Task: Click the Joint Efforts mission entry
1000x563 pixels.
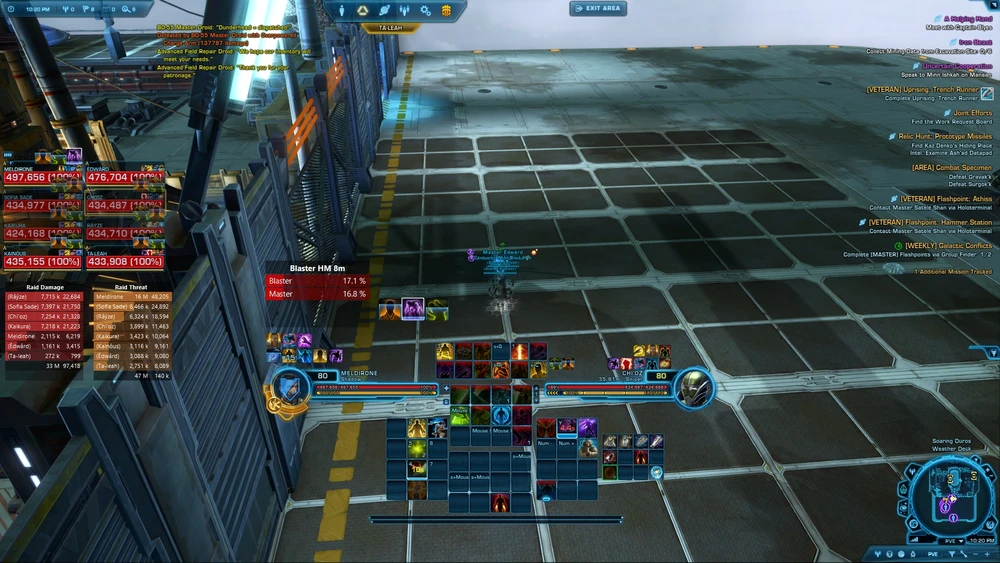Action: [972, 114]
